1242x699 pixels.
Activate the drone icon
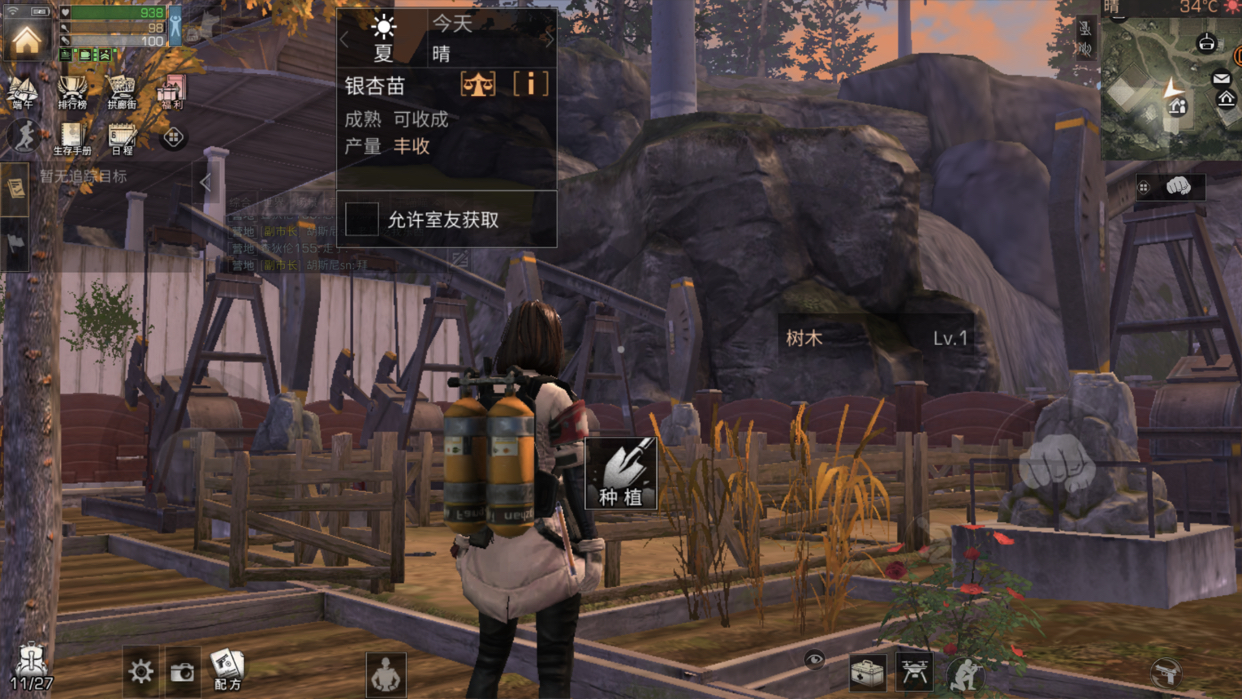tap(915, 672)
